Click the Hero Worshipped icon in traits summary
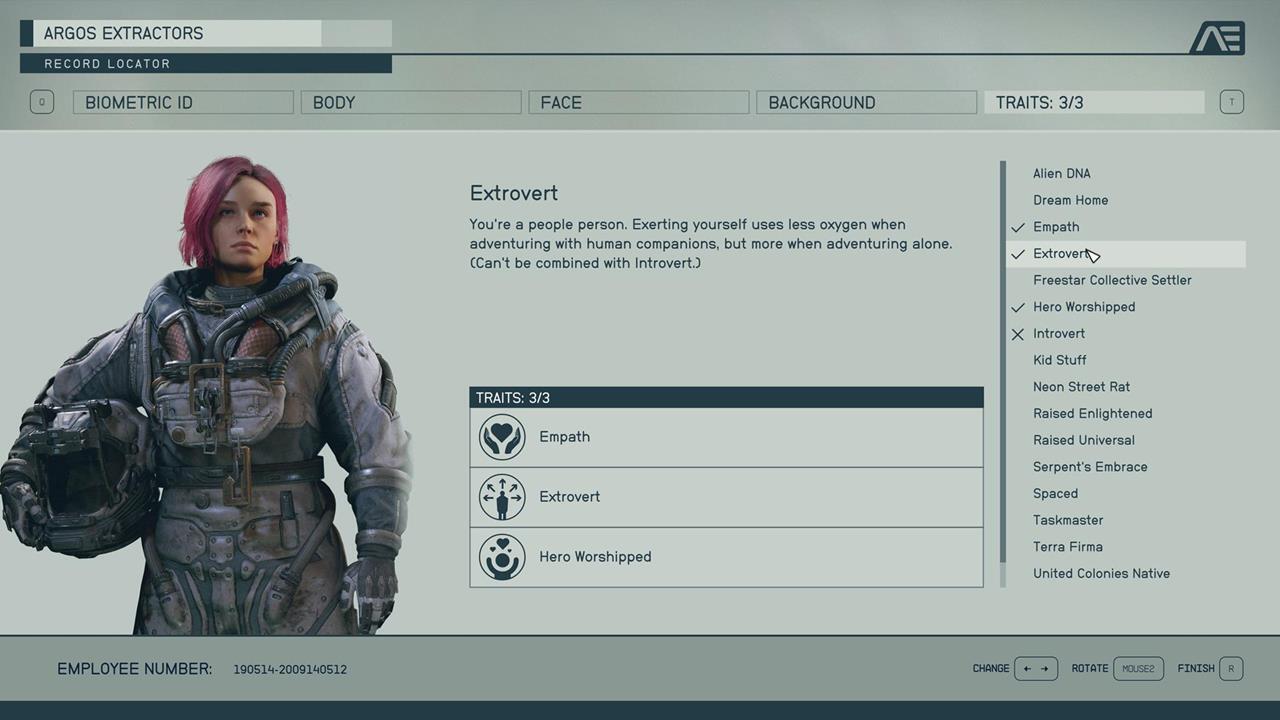 point(502,557)
